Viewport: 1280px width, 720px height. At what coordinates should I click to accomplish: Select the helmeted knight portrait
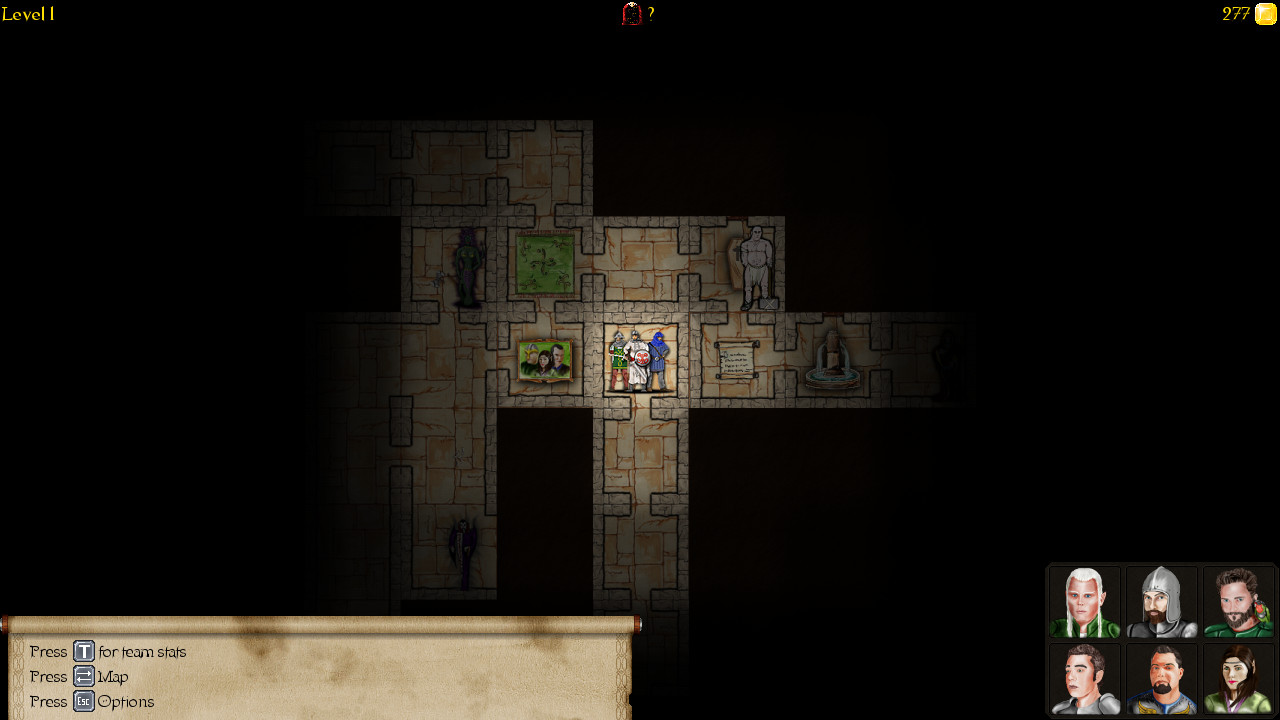[1162, 601]
